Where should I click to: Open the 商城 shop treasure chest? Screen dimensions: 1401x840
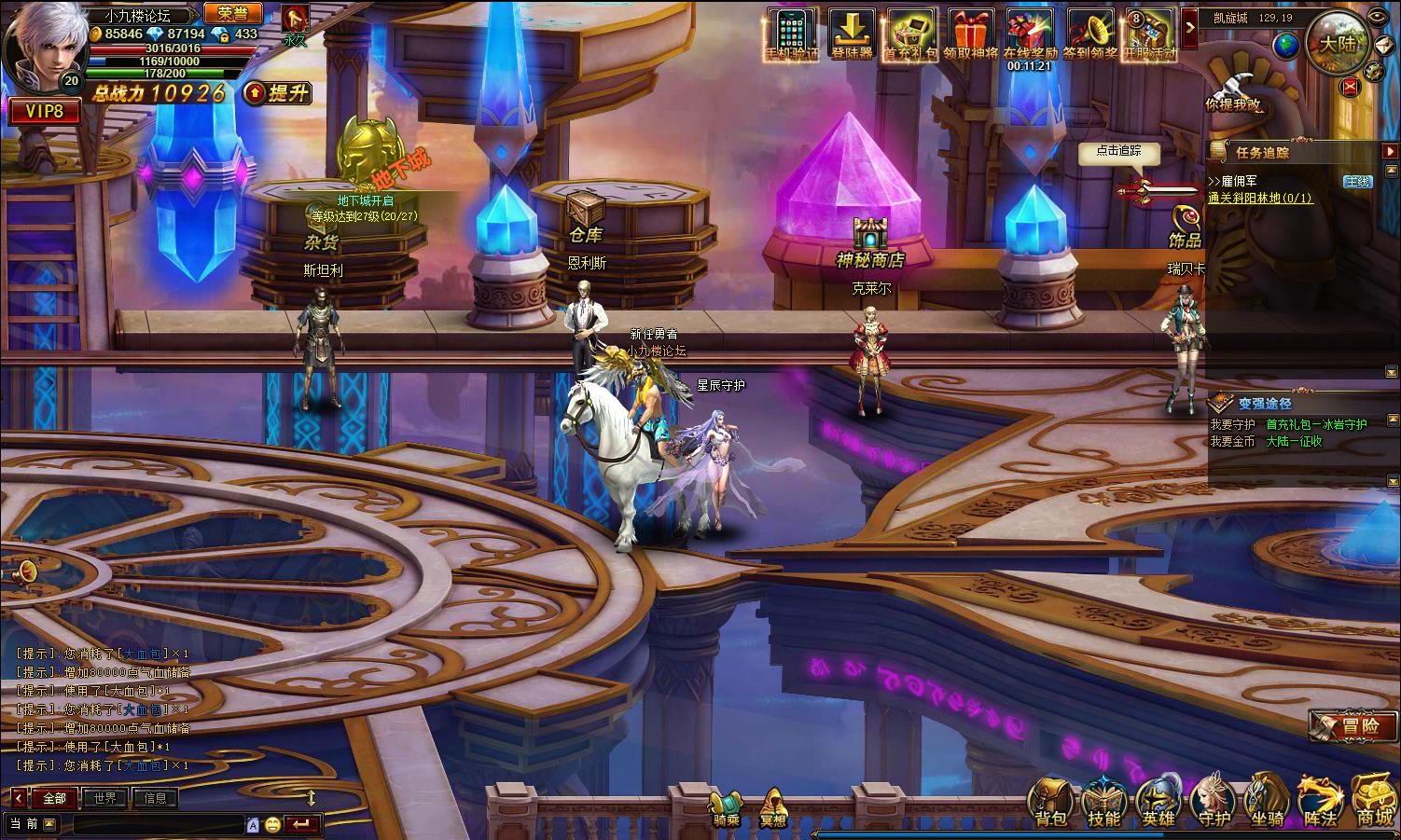click(x=1374, y=802)
